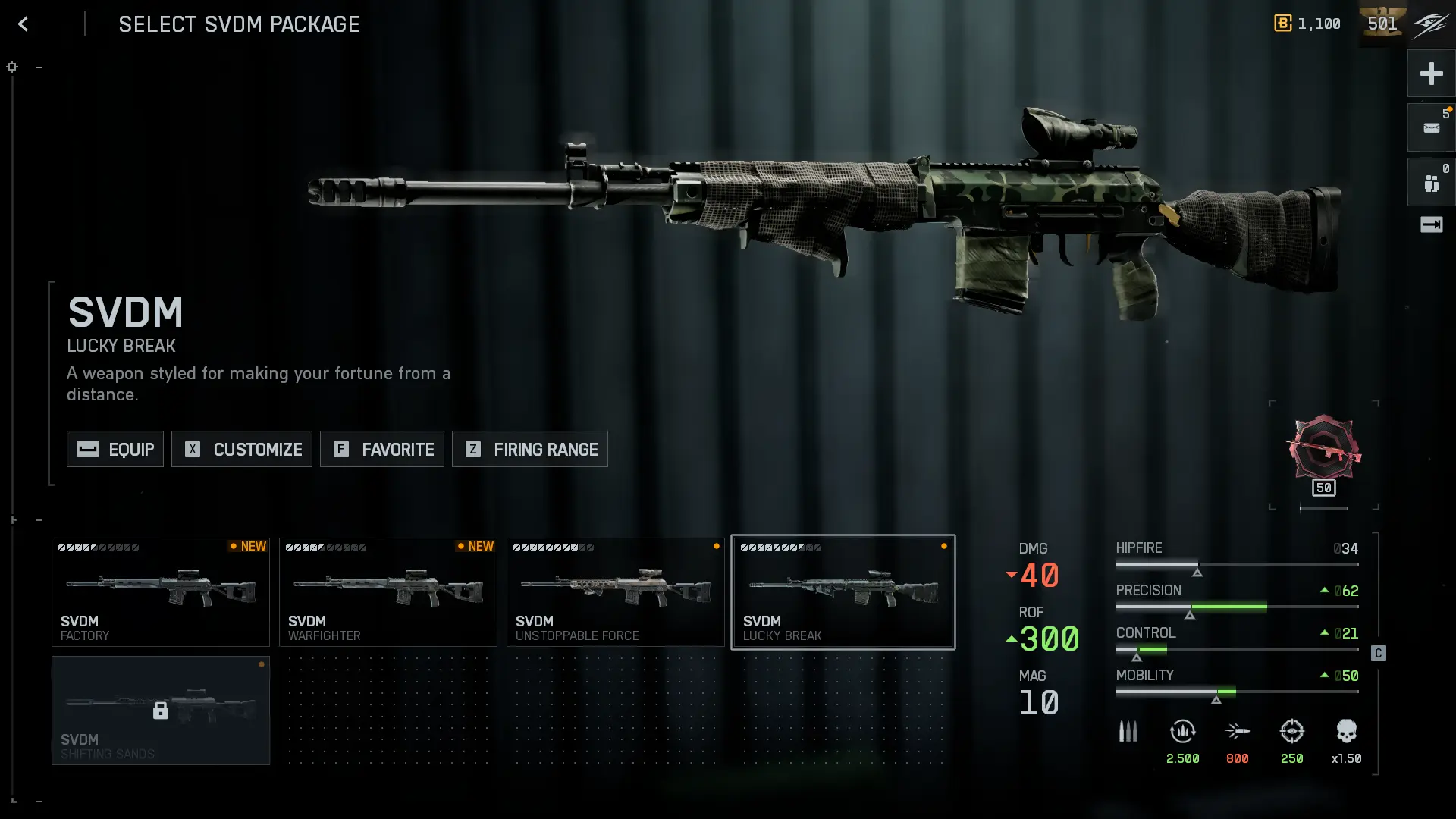Select the SVDM Lucky Break tile
The height and width of the screenshot is (819, 1456).
coord(843,592)
